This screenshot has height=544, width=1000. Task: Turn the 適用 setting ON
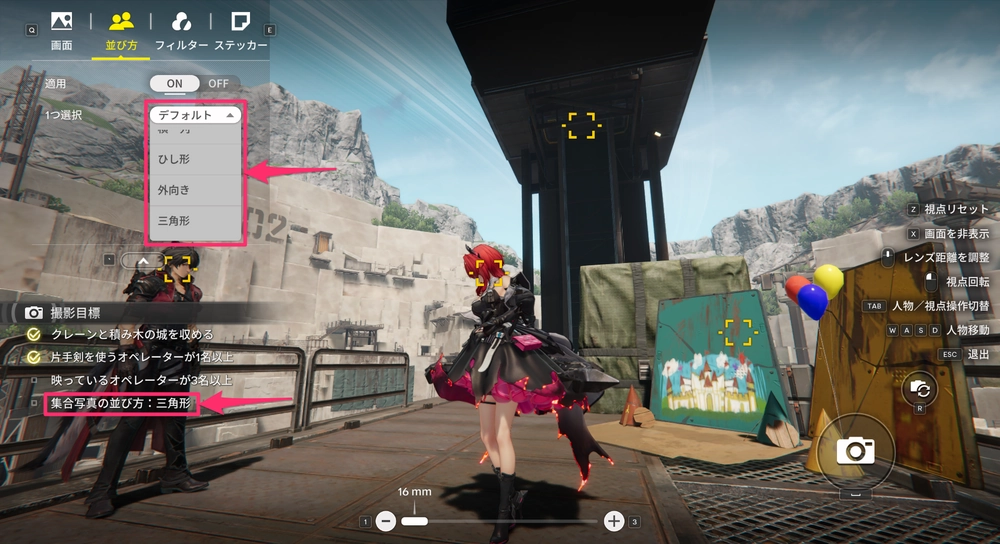pyautogui.click(x=174, y=83)
